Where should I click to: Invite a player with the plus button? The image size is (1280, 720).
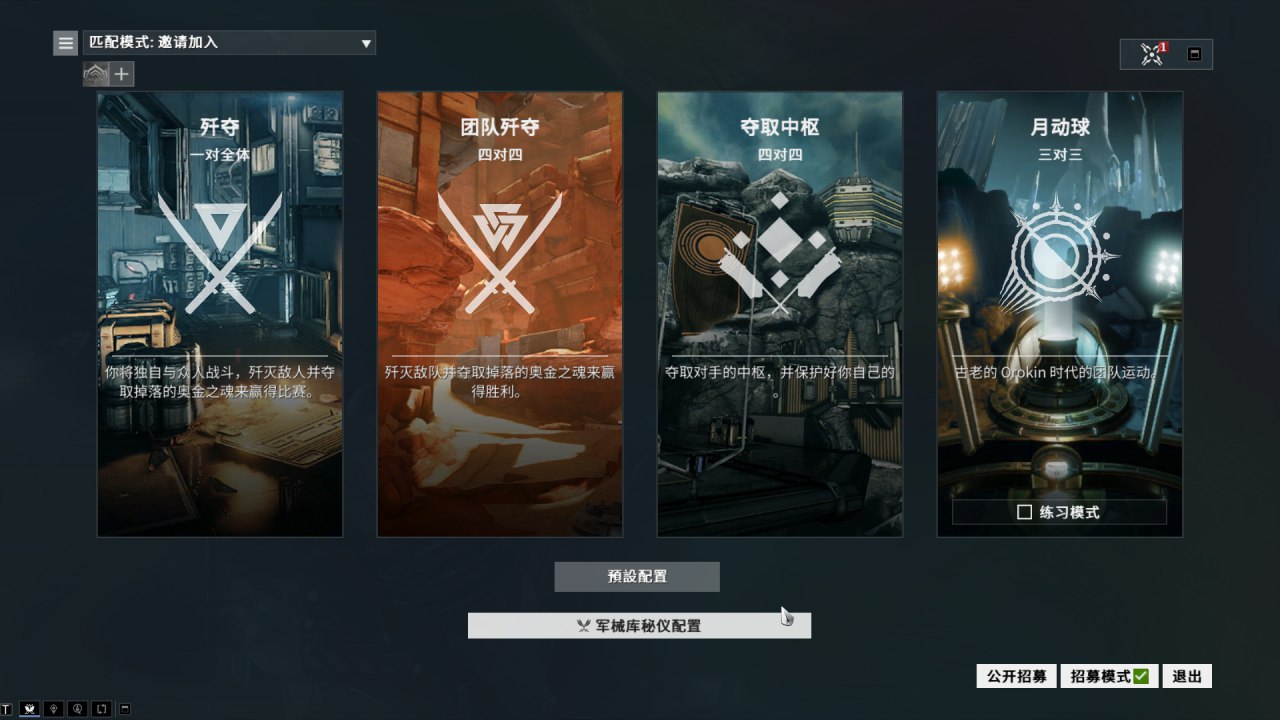point(122,74)
